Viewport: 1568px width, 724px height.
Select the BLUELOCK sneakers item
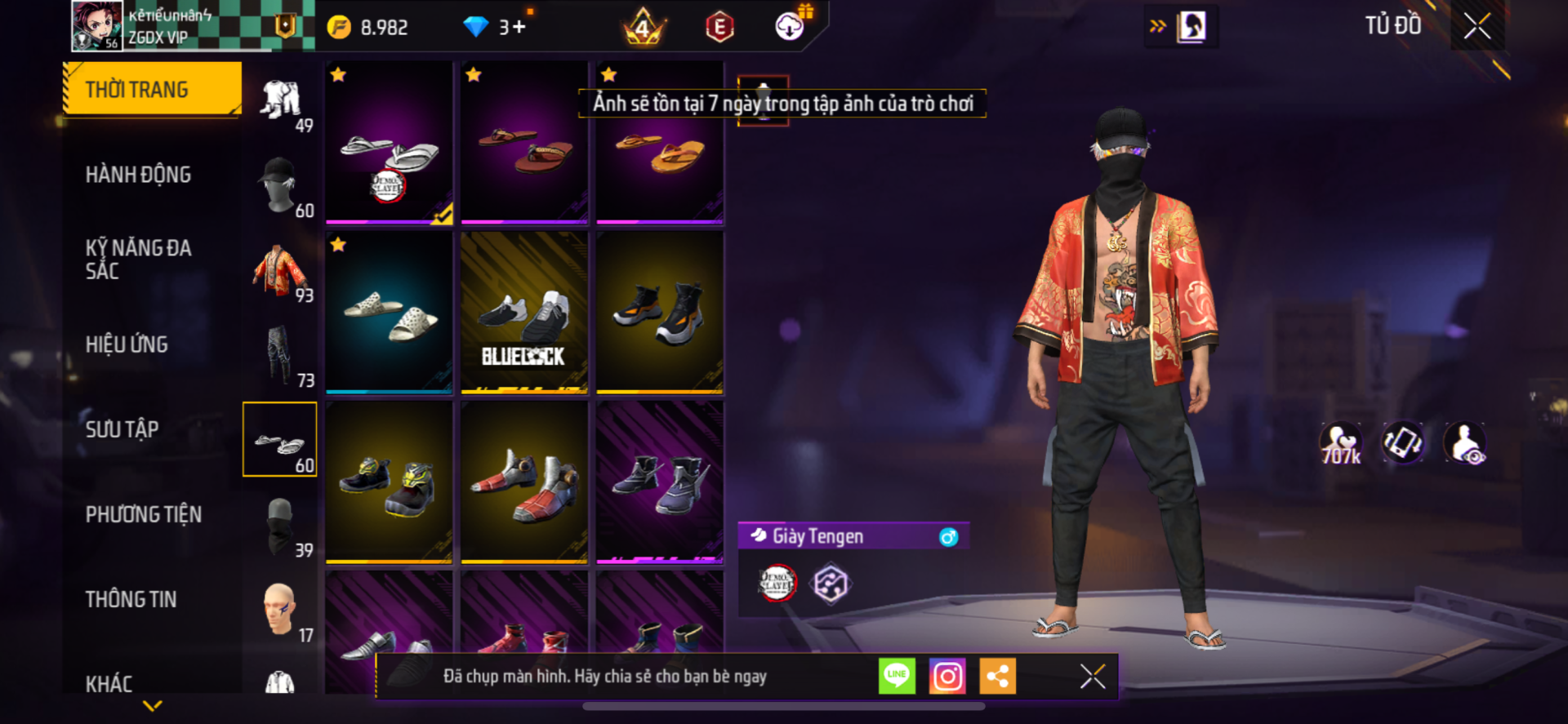pos(524,312)
